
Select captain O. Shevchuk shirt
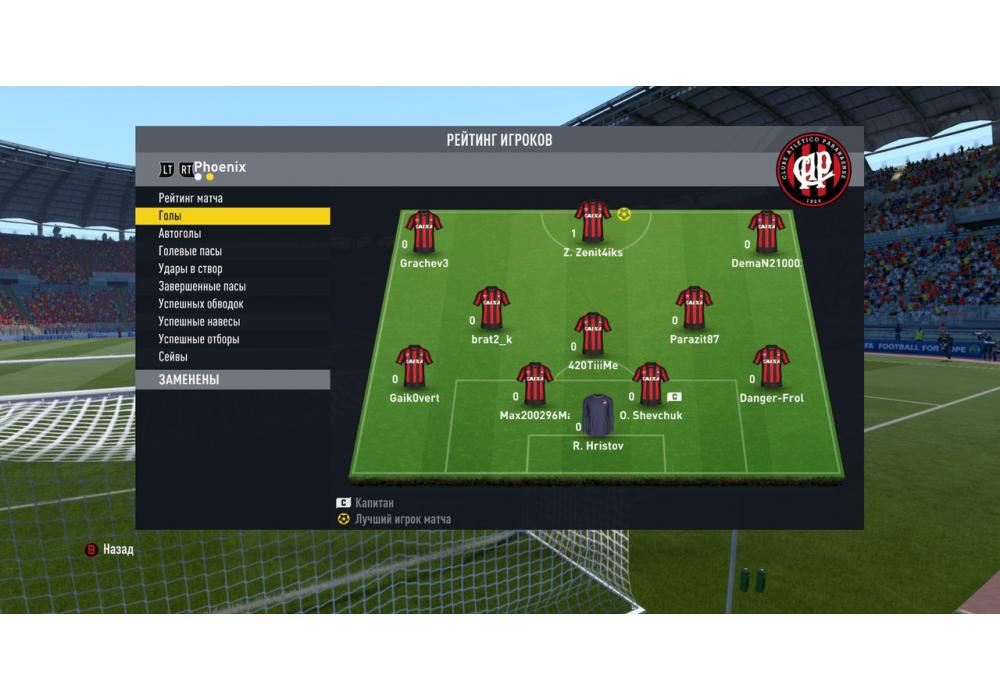coord(651,384)
